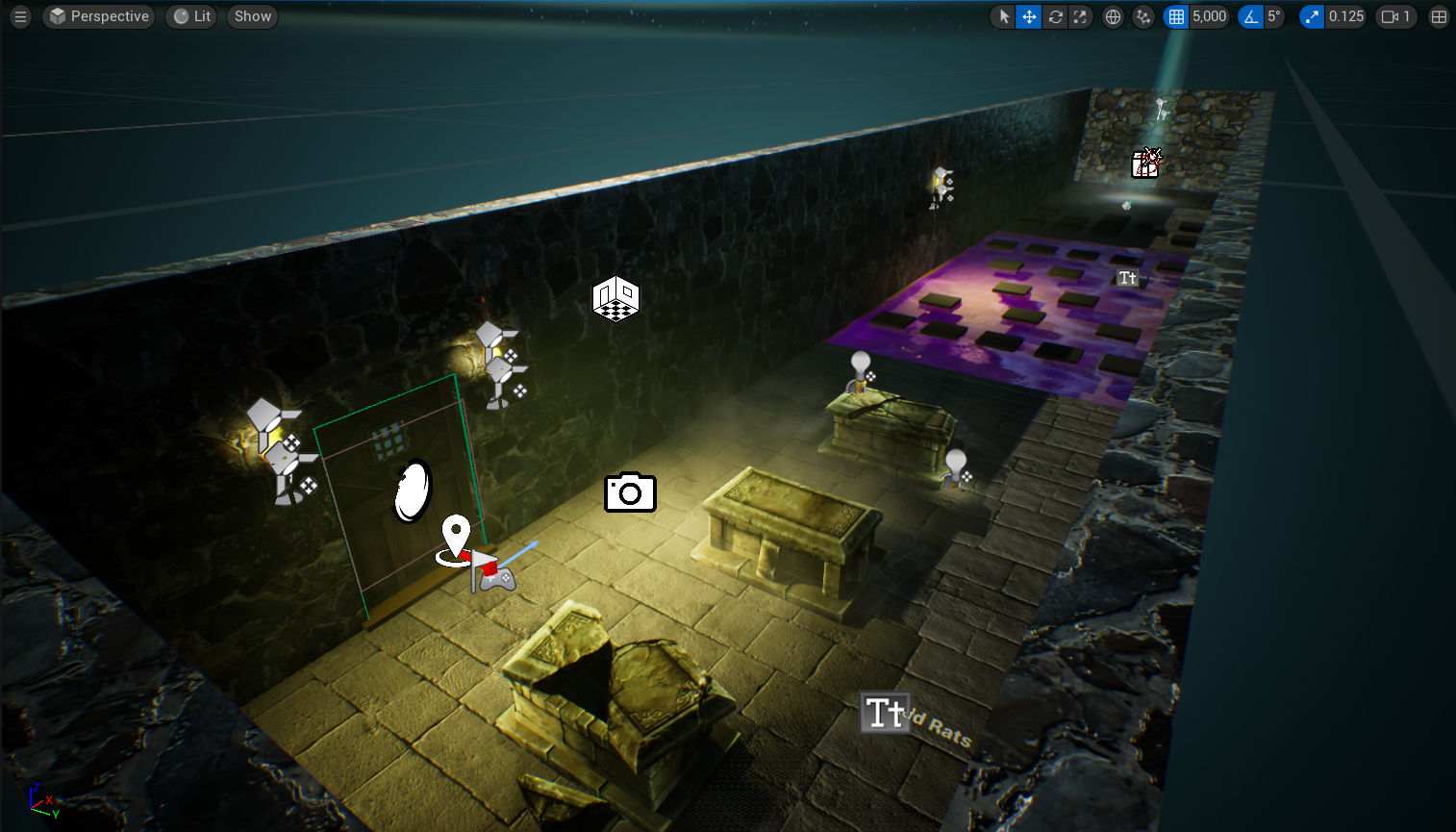Open grid snap size 5,000 dropdown
The width and height of the screenshot is (1456, 832).
coord(1210,16)
